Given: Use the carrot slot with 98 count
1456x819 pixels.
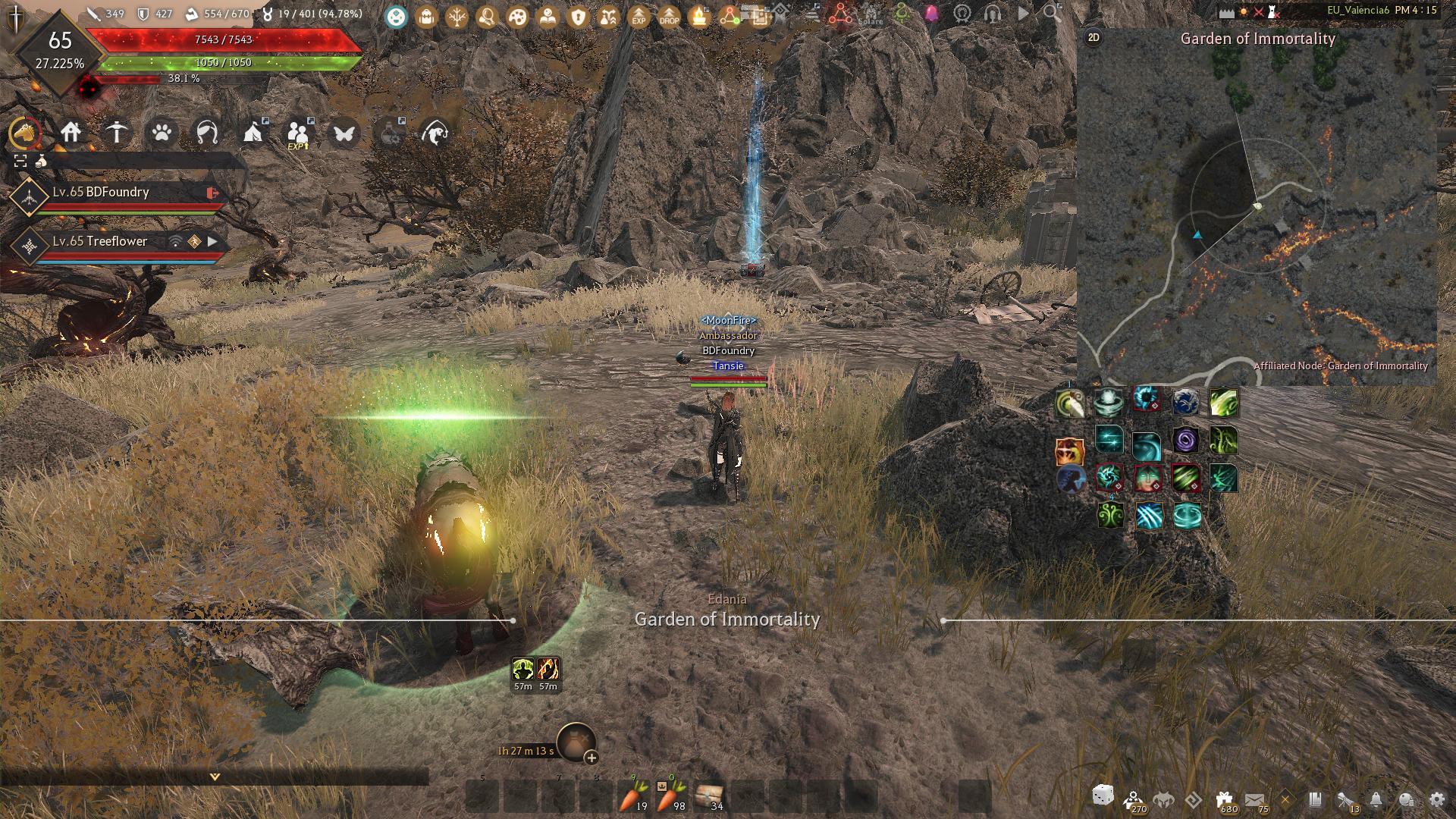Looking at the screenshot, I should 669,798.
